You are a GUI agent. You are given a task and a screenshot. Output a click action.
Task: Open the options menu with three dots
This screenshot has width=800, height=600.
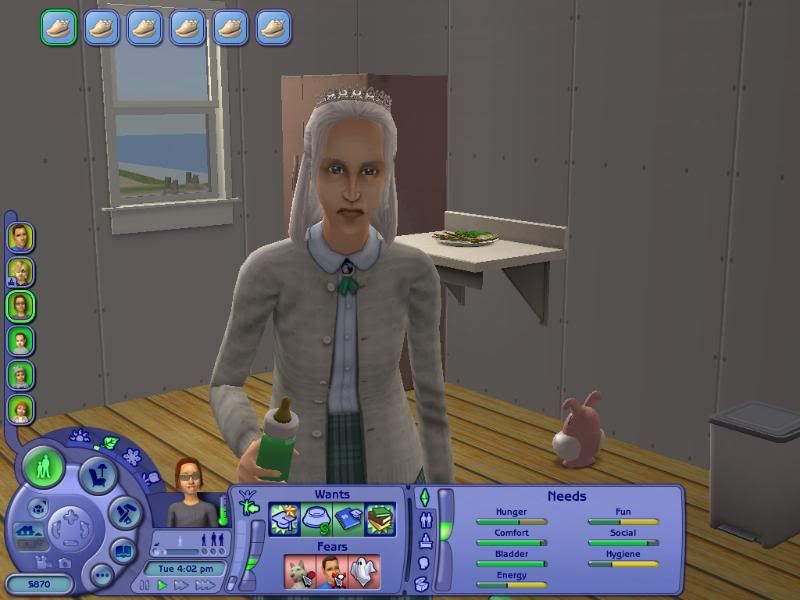point(101,574)
